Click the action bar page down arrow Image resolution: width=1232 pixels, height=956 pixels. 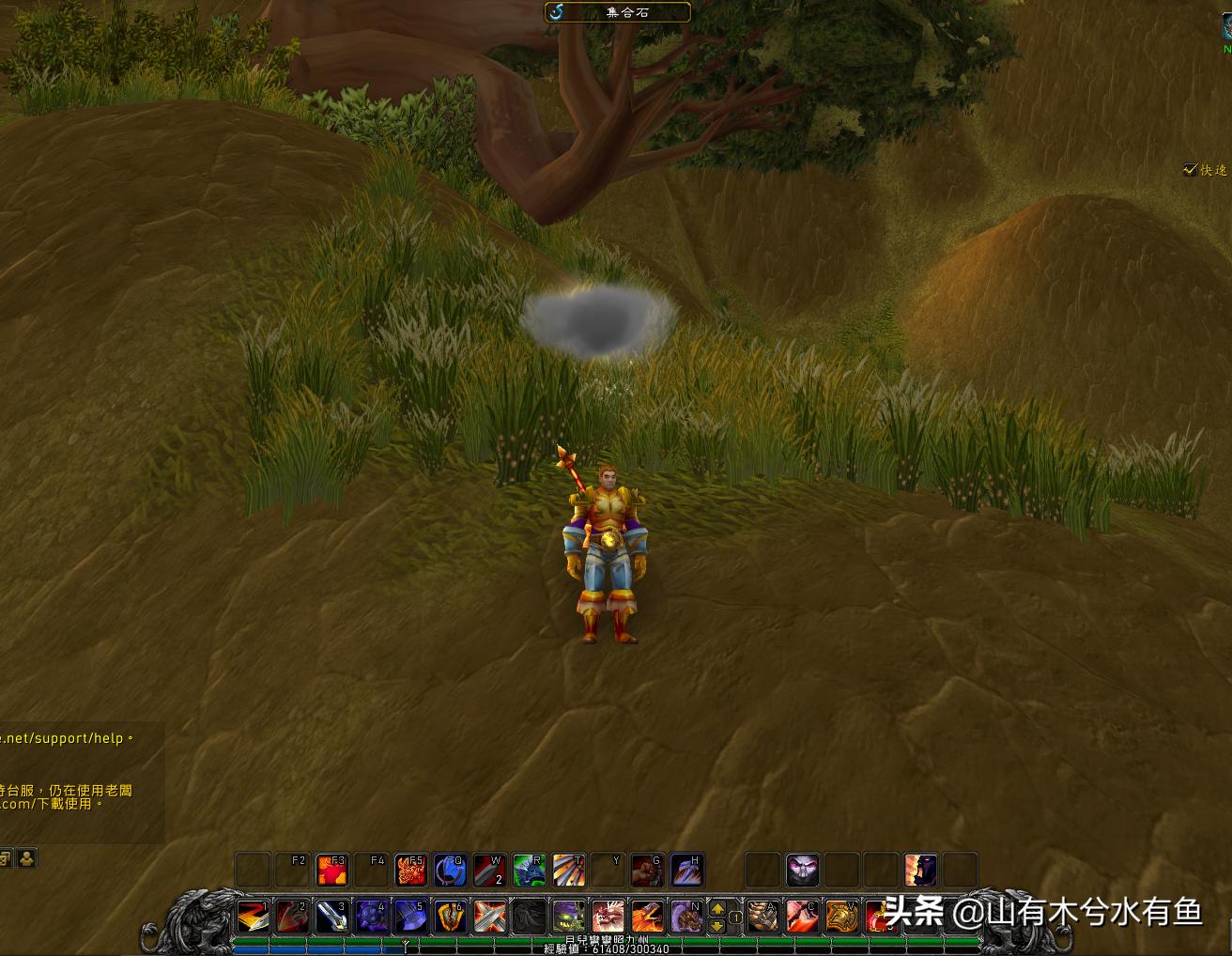click(718, 925)
